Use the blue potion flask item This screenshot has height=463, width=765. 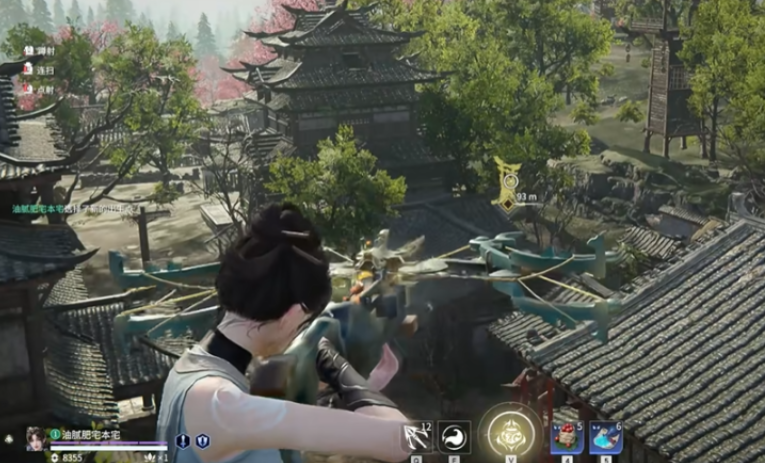pos(605,436)
